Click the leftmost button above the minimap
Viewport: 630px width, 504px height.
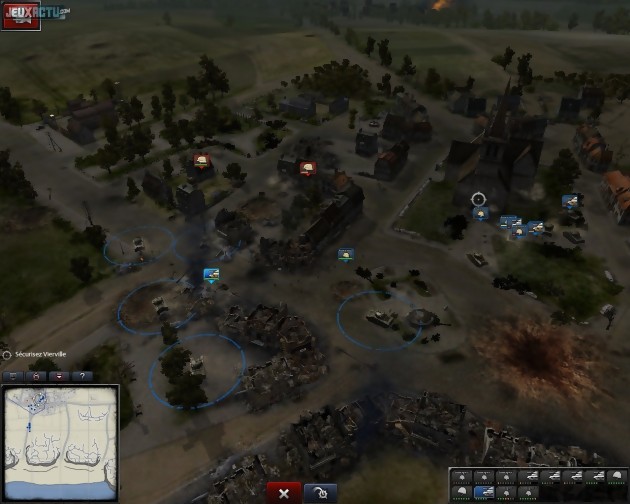(x=14, y=376)
